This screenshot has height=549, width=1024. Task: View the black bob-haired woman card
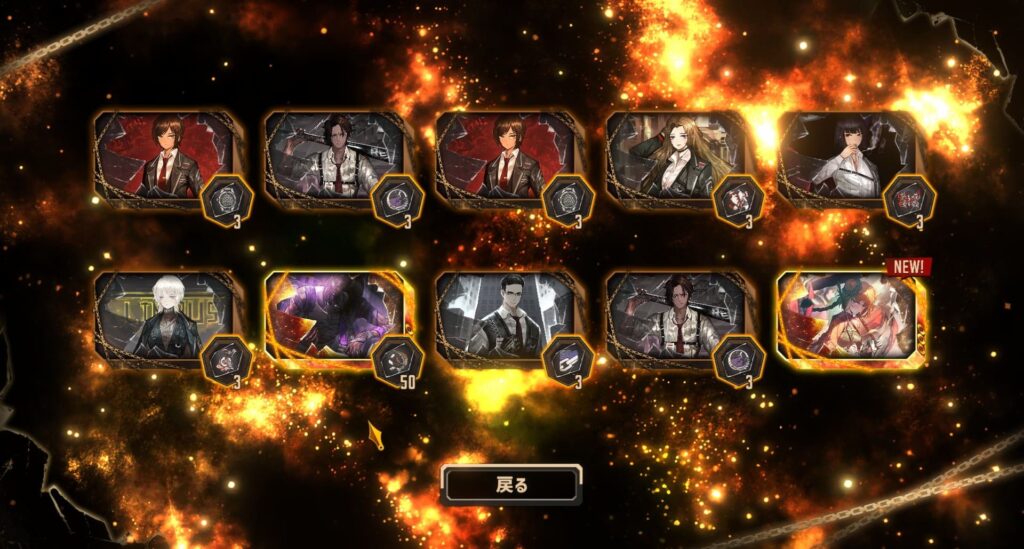848,157
